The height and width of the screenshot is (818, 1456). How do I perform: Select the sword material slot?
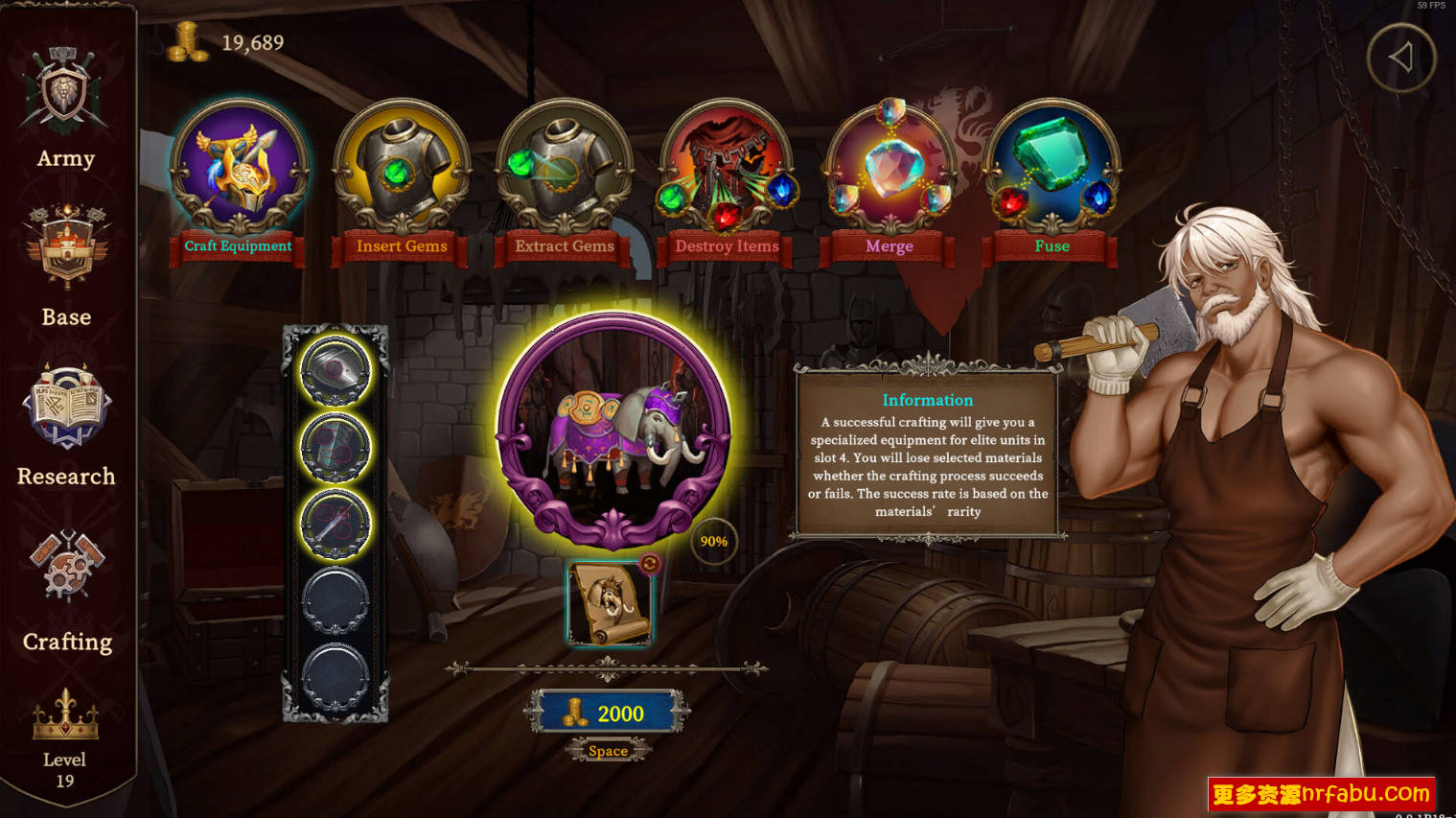(x=335, y=524)
